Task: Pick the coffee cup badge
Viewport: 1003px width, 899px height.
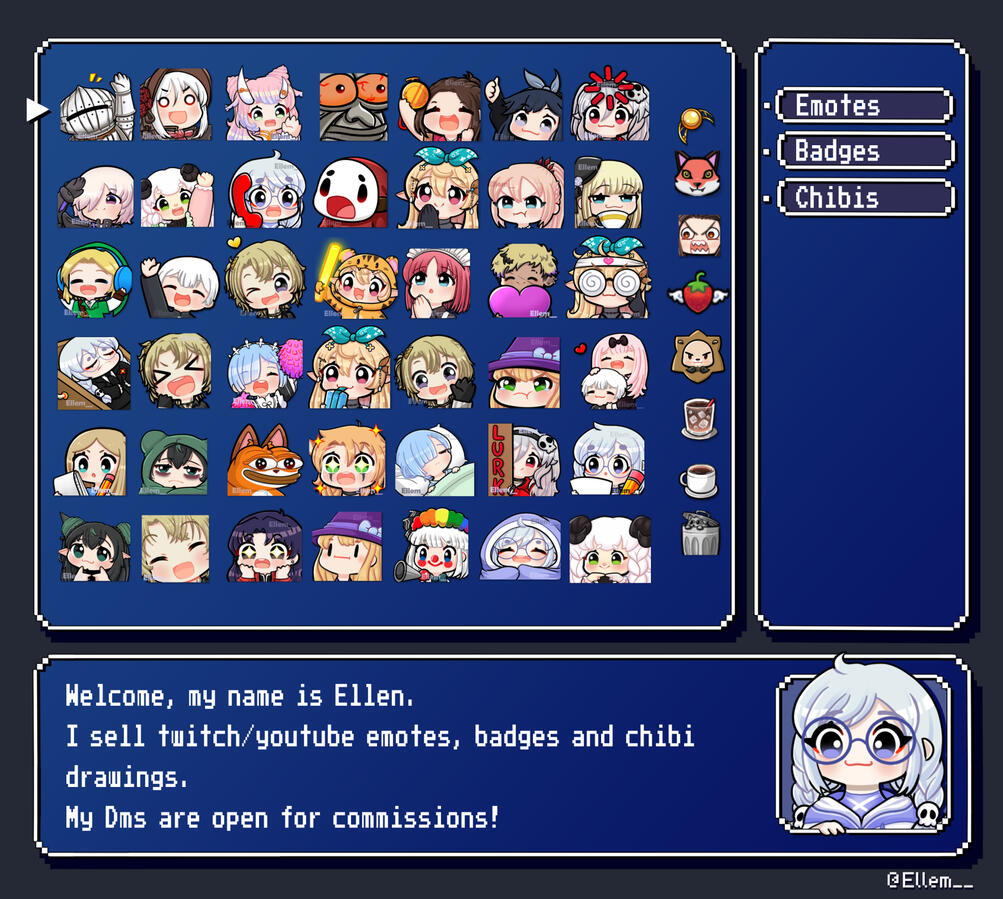Action: (x=698, y=480)
